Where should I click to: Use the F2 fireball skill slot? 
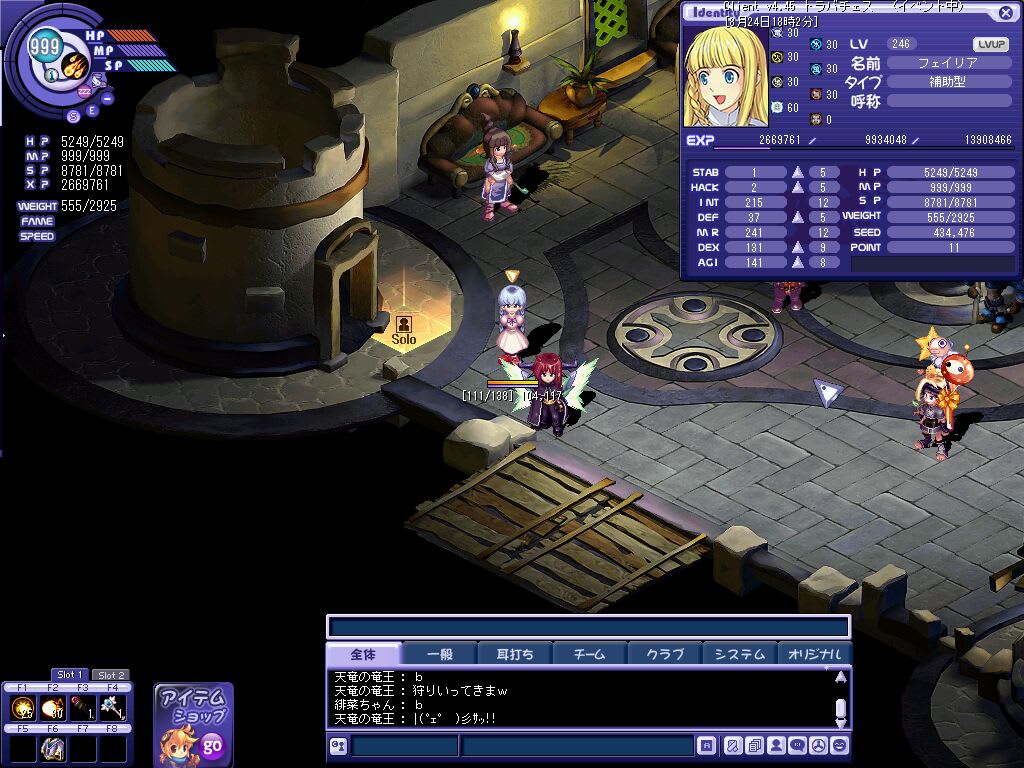(53, 708)
